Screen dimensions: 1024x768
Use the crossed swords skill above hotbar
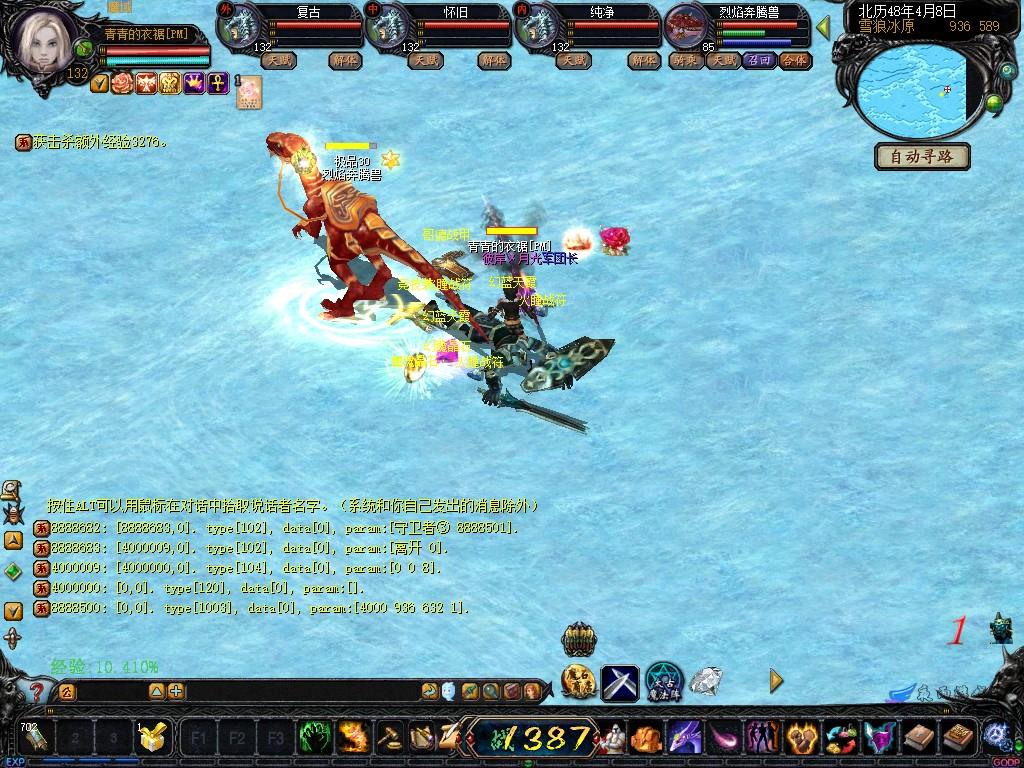click(x=620, y=682)
